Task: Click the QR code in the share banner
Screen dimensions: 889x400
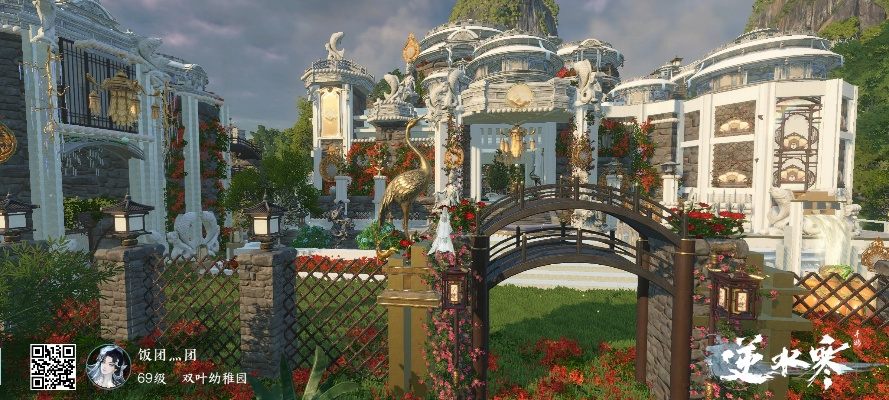Action: coord(52,367)
